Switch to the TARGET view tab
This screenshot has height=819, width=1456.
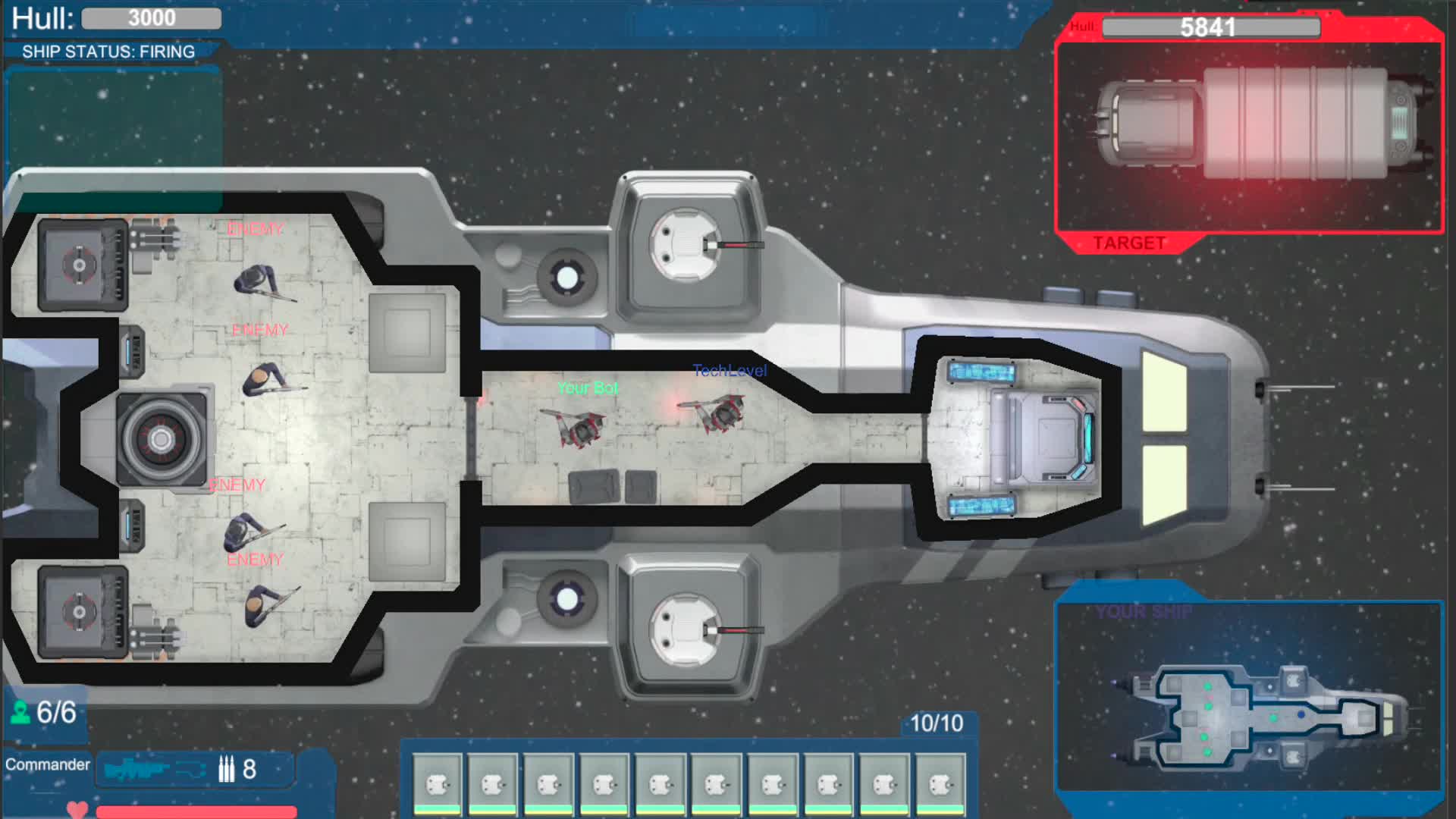(x=1130, y=243)
